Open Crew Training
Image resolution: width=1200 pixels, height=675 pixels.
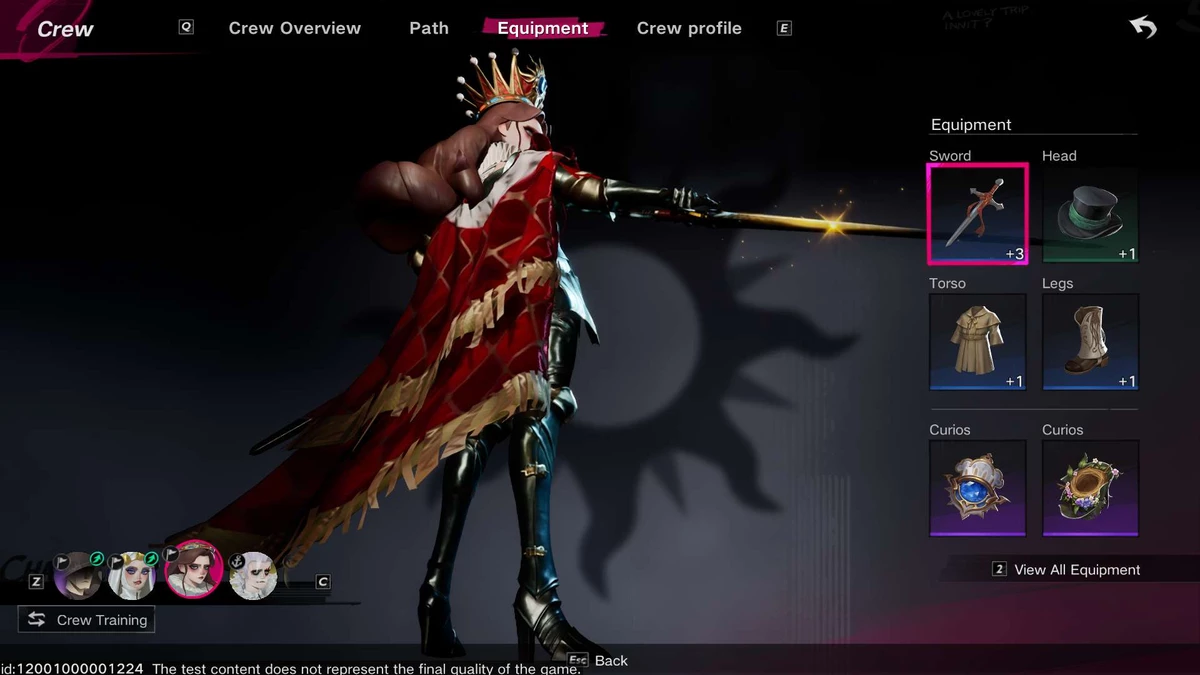(87, 620)
